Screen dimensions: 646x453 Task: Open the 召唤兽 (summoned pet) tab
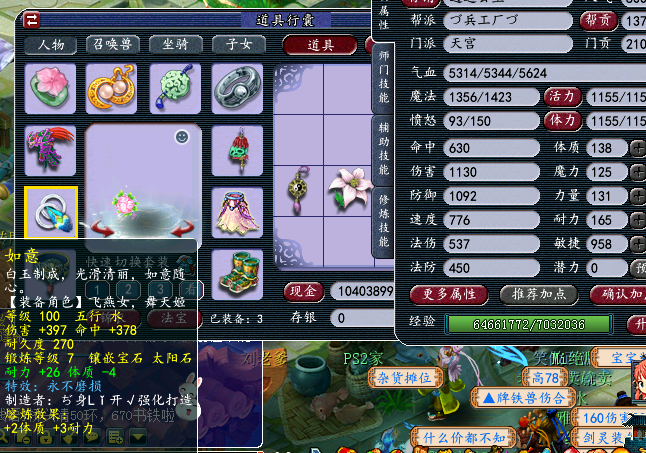113,45
